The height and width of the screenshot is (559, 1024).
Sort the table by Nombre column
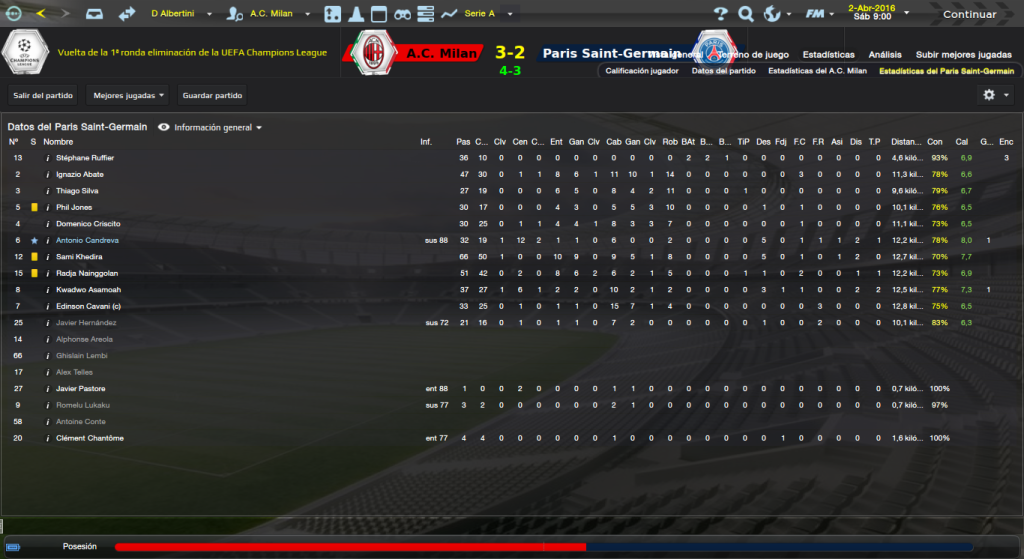58,142
